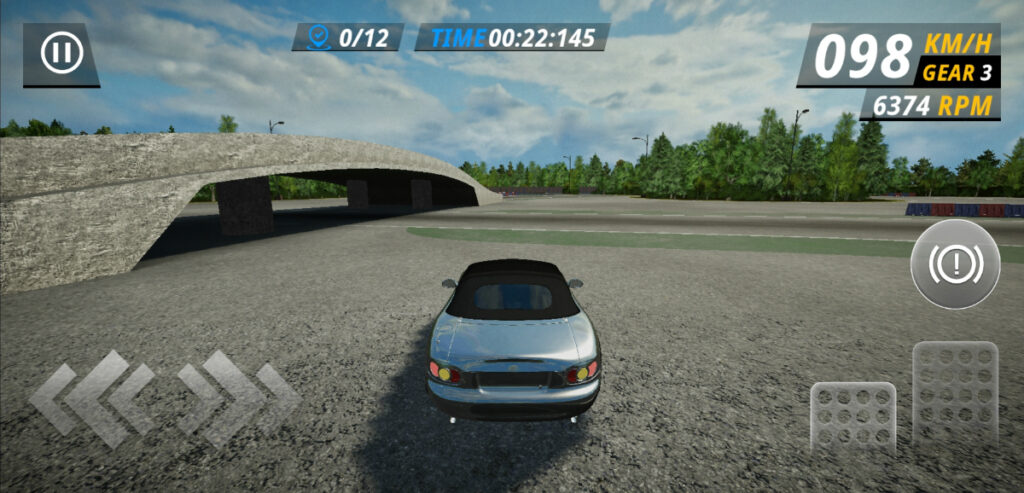Pause the race with the pause button
The image size is (1024, 493).
[x=61, y=53]
